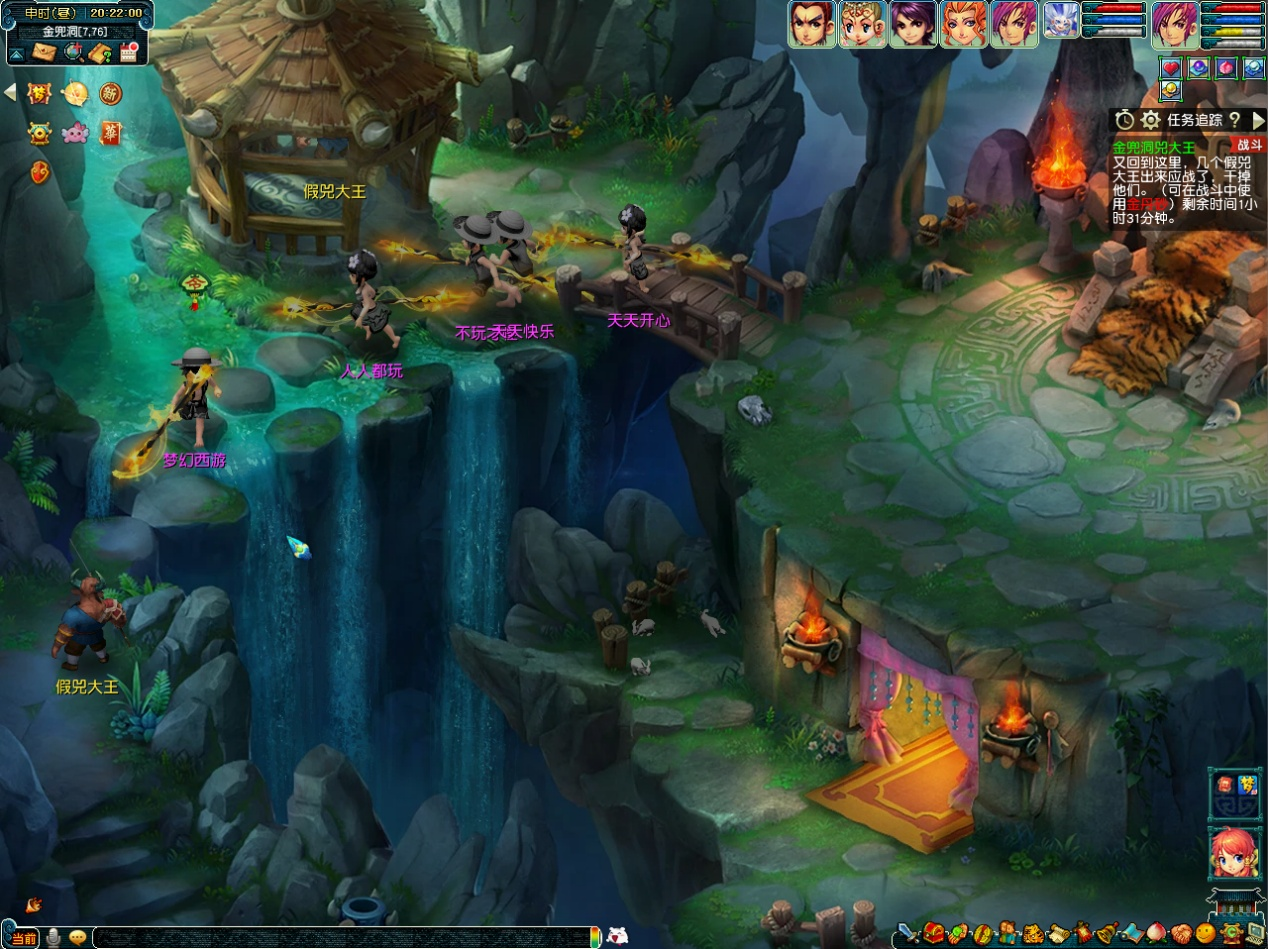Click the quest tracker question mark help

[x=1234, y=120]
